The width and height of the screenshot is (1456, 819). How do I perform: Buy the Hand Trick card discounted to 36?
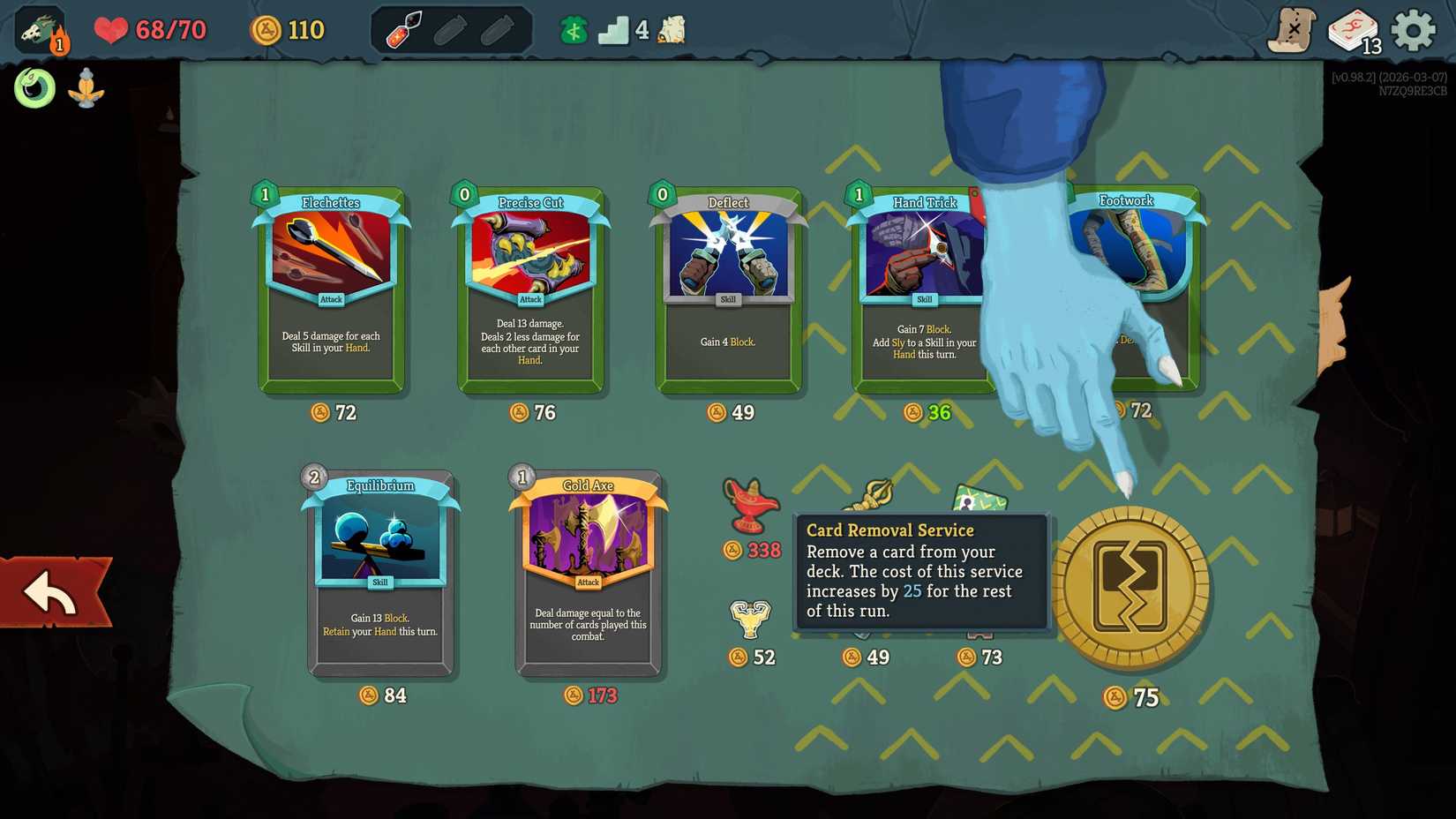point(918,291)
